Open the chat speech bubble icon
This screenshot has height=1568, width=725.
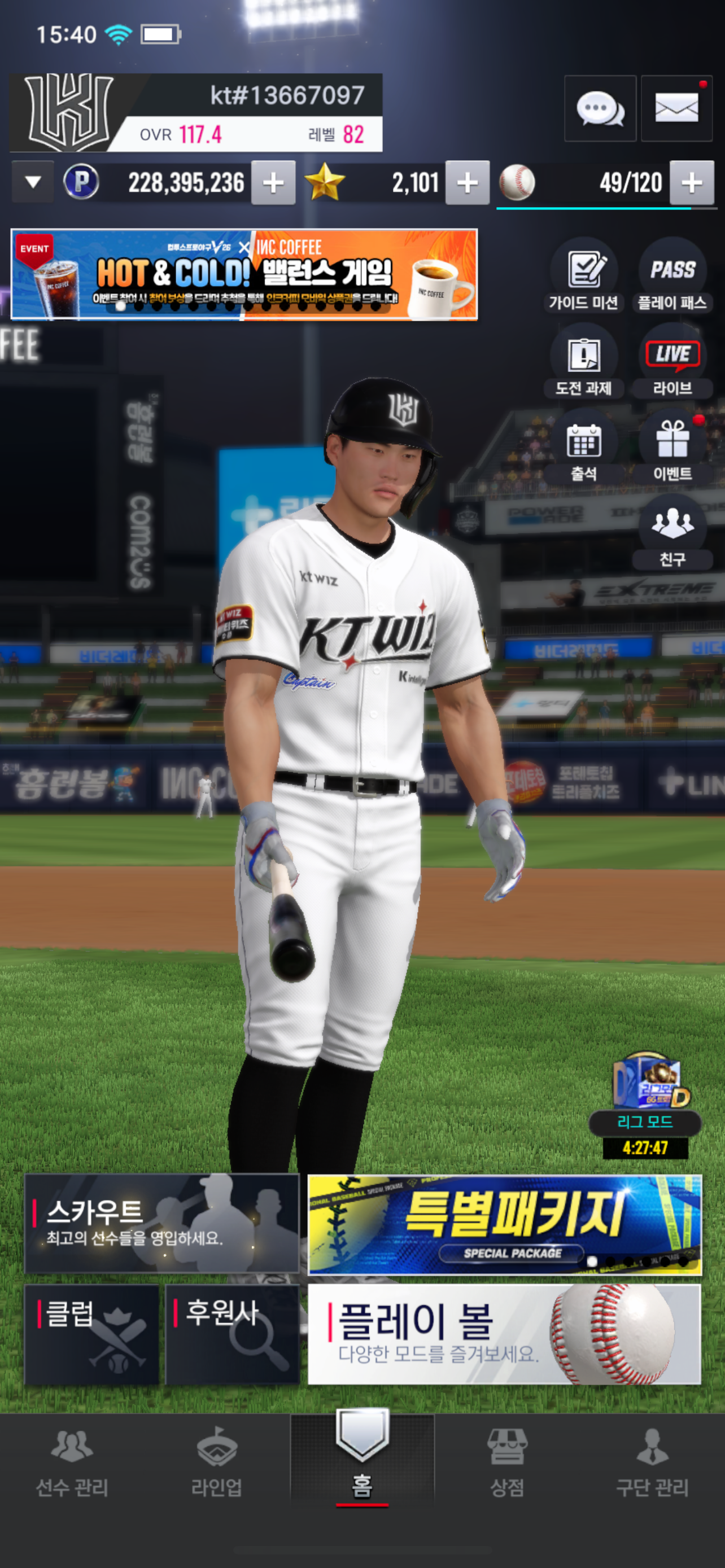(600, 109)
